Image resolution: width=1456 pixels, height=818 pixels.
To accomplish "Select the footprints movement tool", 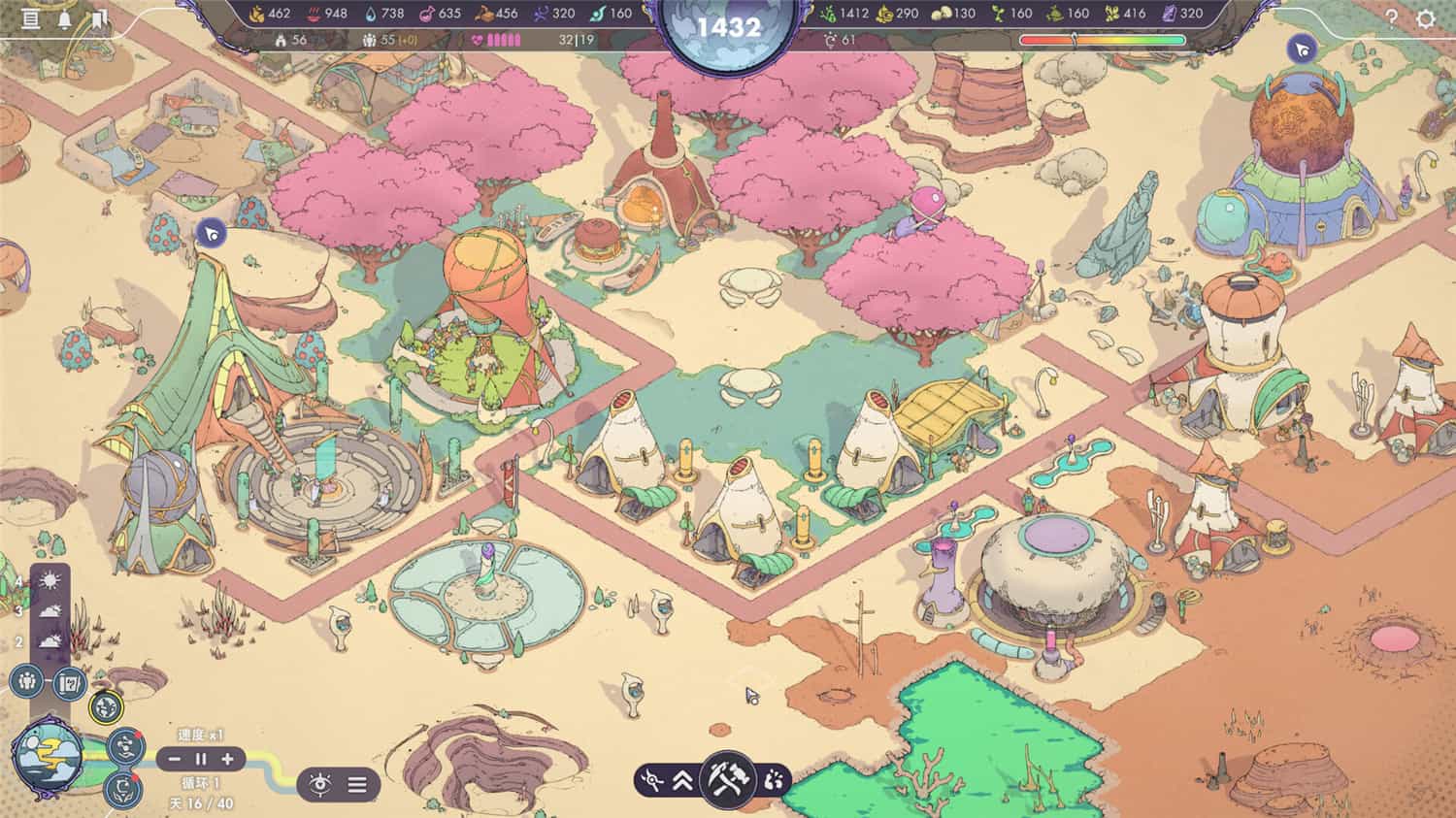I will coord(773,779).
